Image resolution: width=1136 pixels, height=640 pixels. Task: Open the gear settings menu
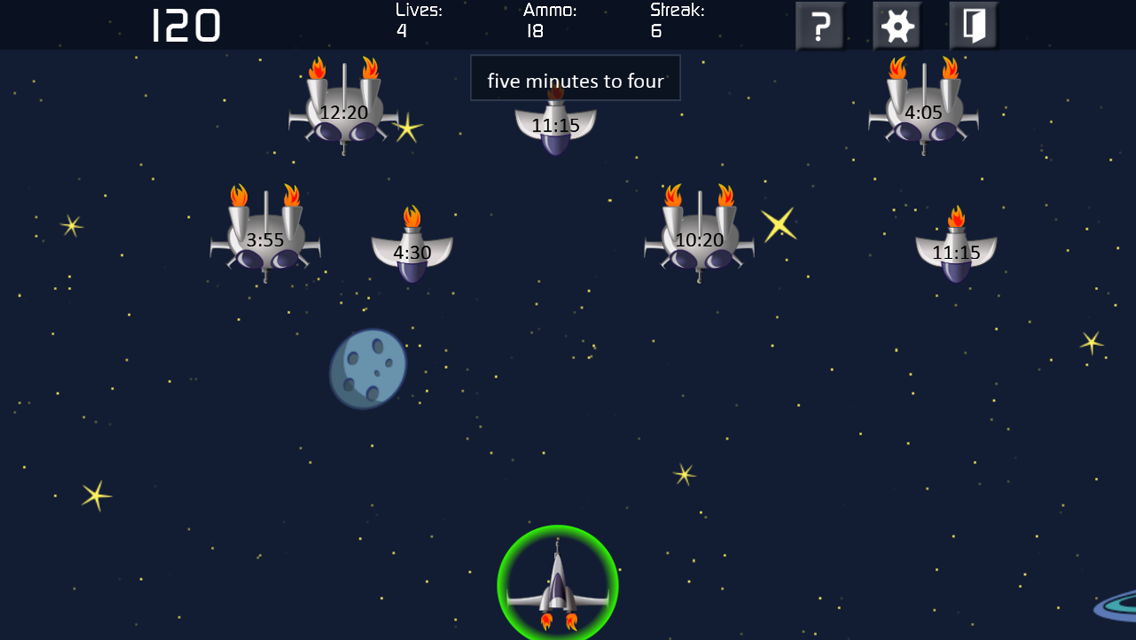pos(897,26)
